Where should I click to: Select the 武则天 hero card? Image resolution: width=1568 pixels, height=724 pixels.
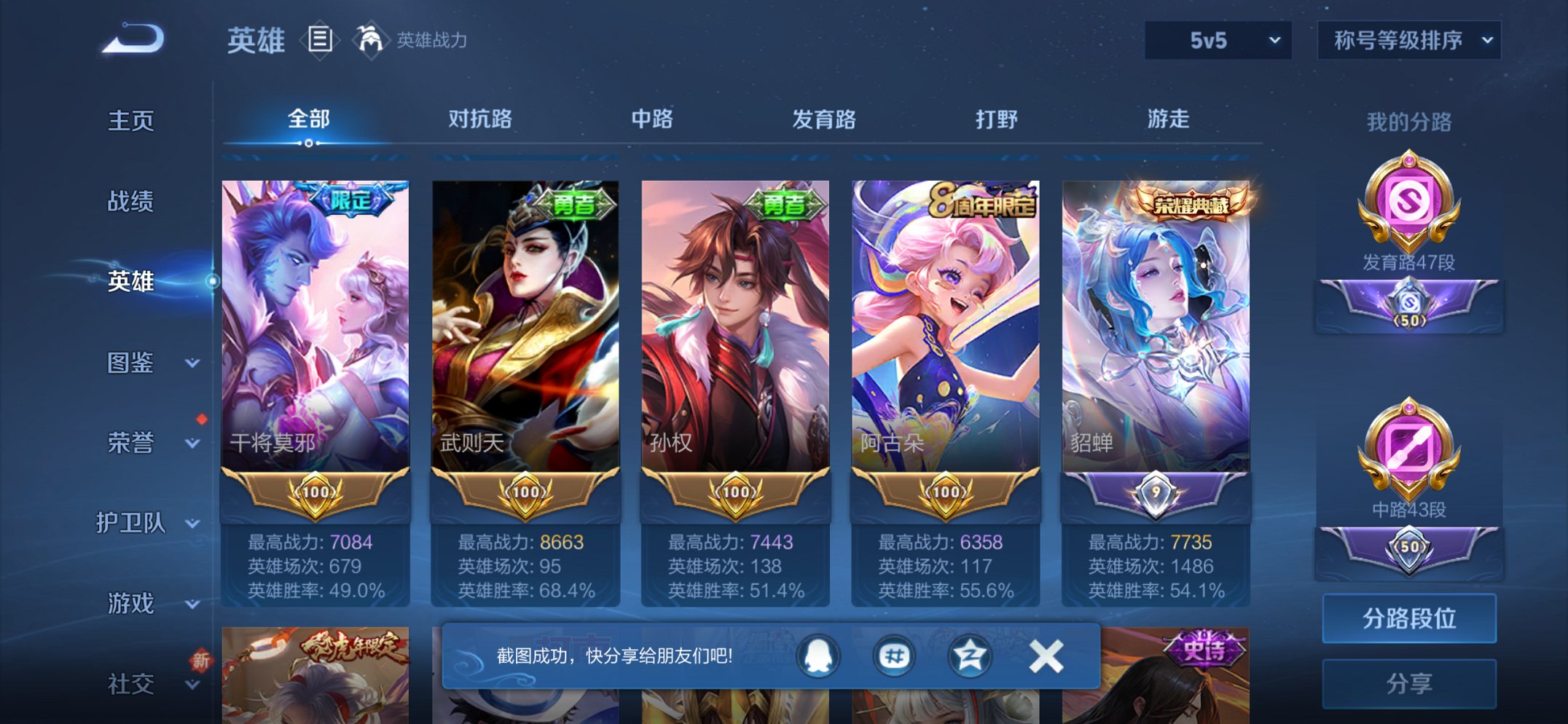525,328
